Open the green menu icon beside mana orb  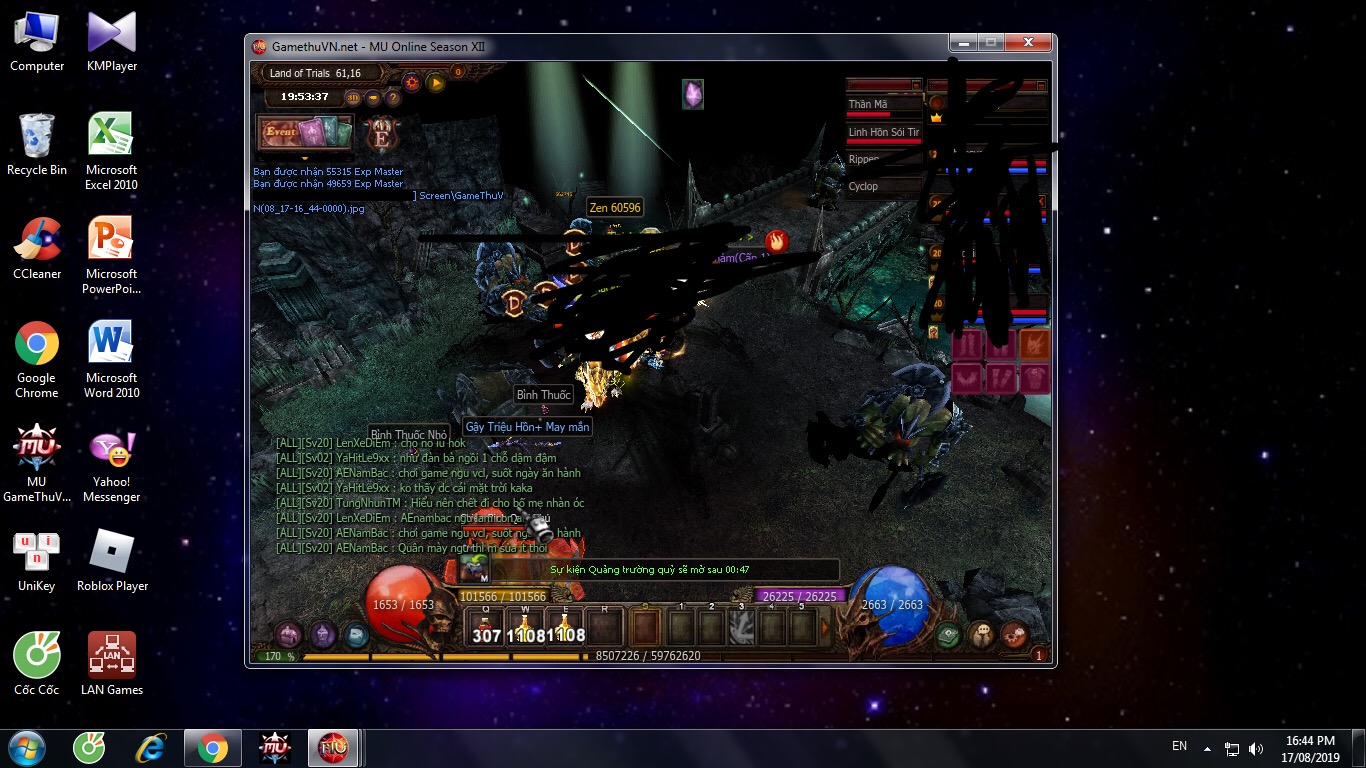point(948,634)
